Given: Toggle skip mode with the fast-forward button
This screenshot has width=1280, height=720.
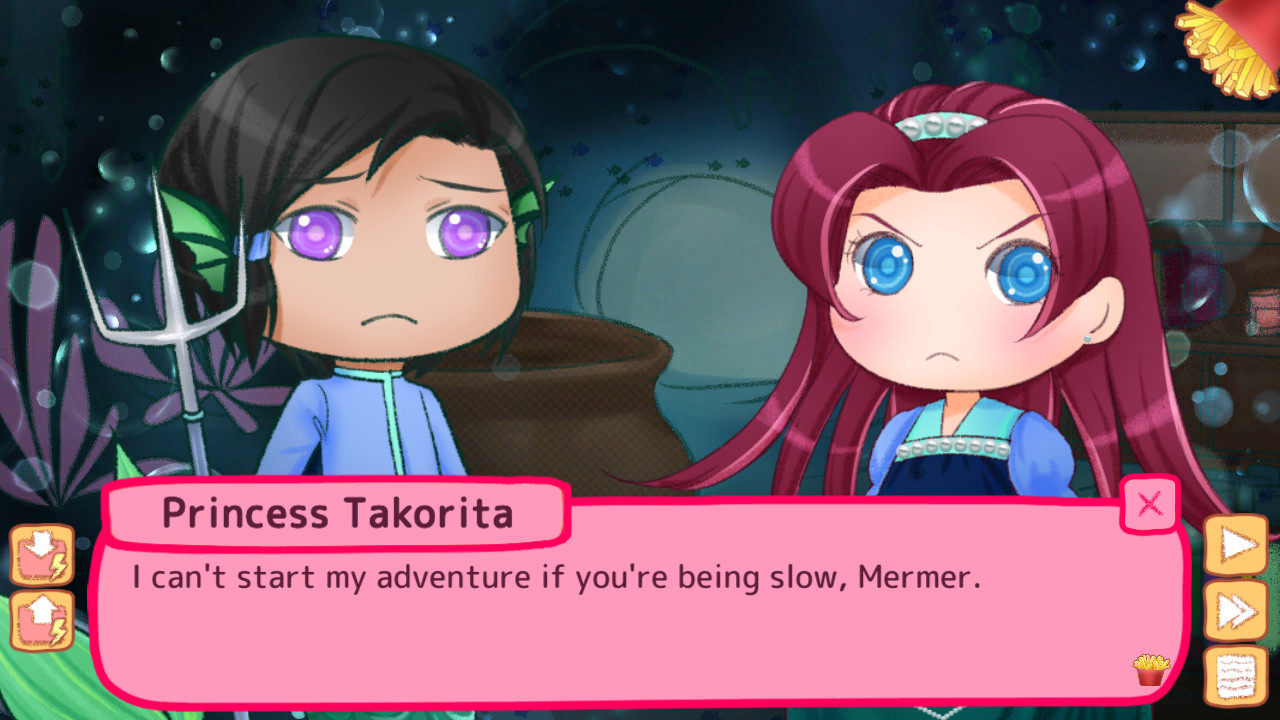Looking at the screenshot, I should [x=1237, y=608].
